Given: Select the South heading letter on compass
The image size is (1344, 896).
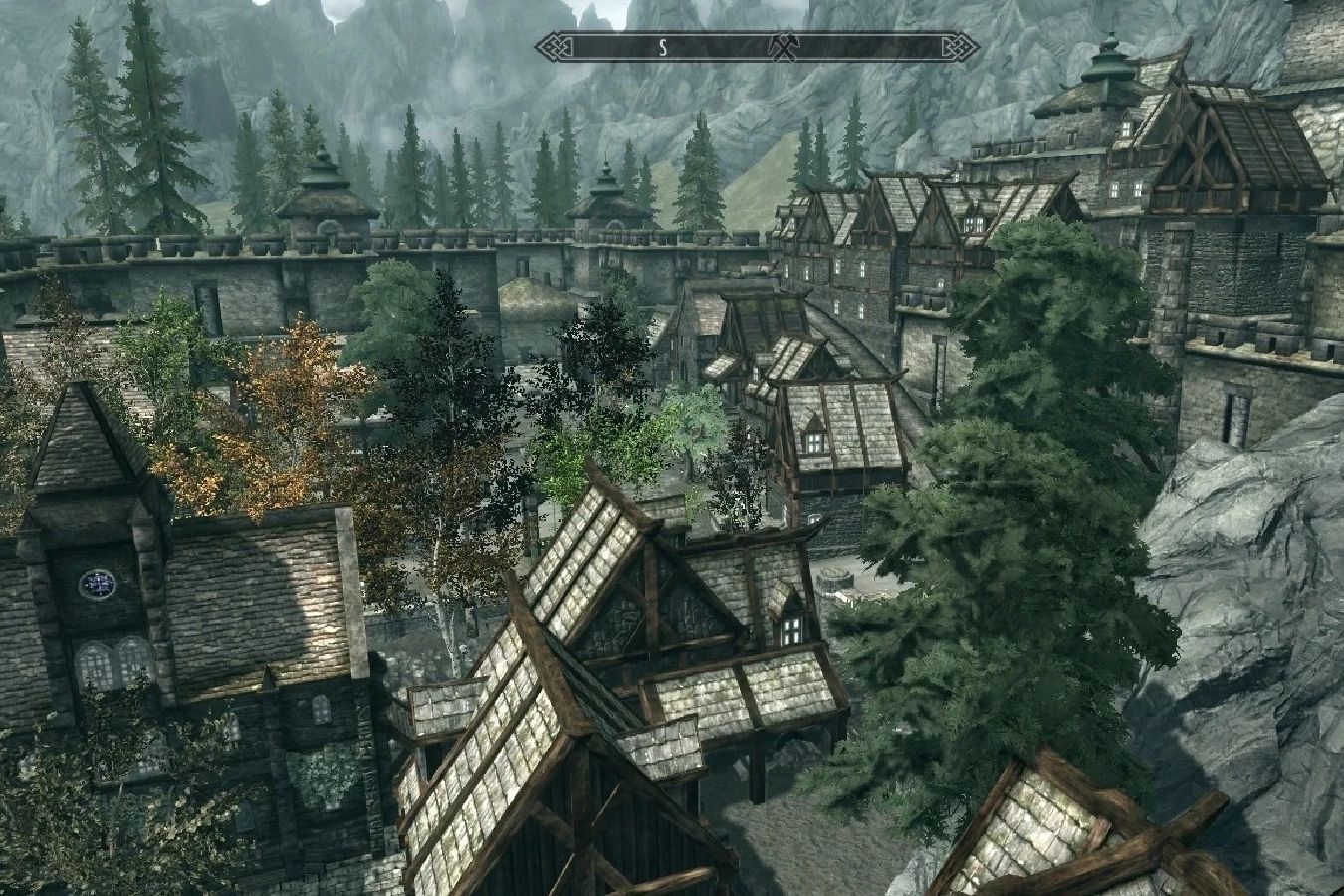Looking at the screenshot, I should coord(662,46).
